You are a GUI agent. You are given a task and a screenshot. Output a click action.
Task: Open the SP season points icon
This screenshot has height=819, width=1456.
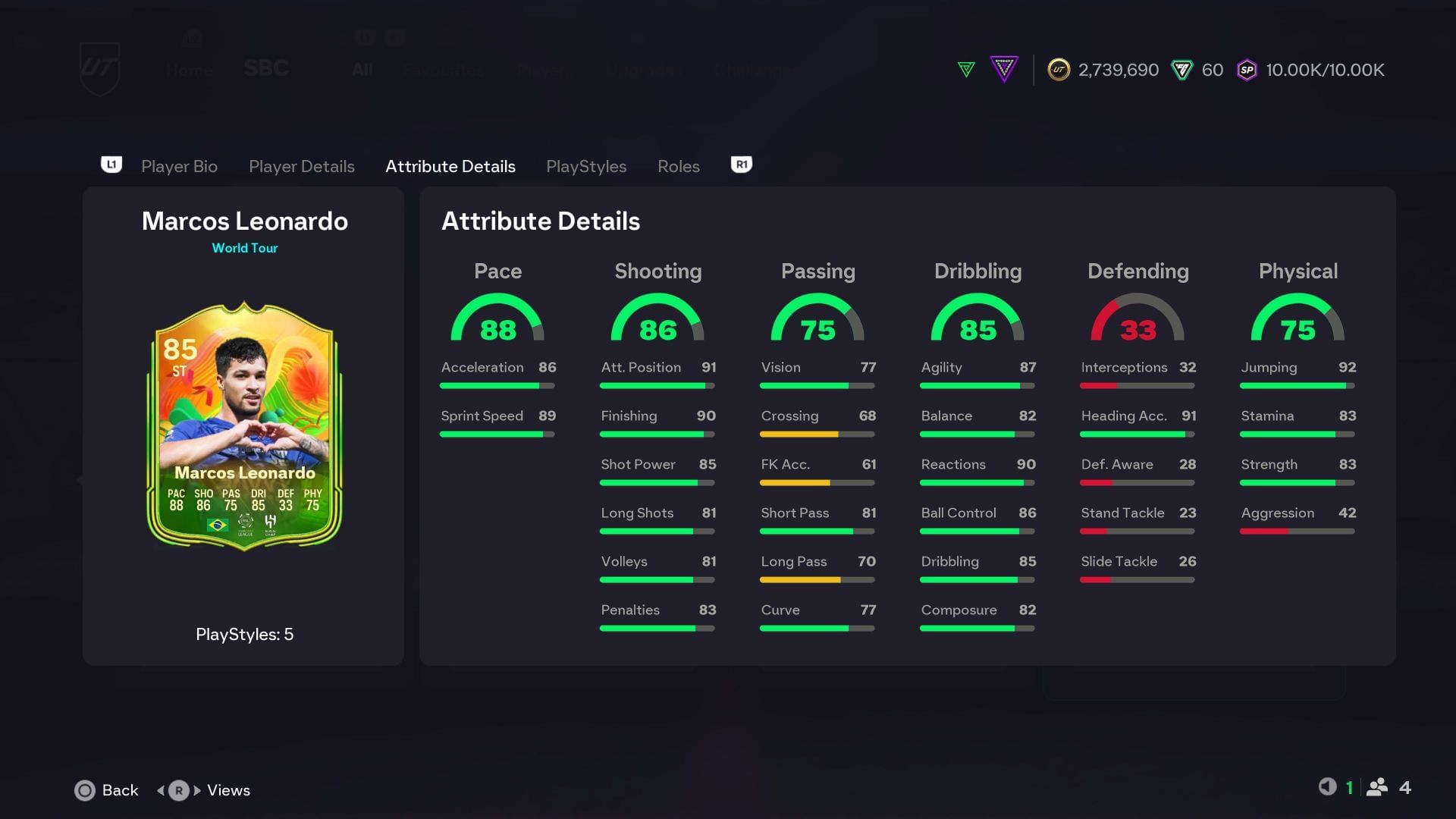point(1246,70)
